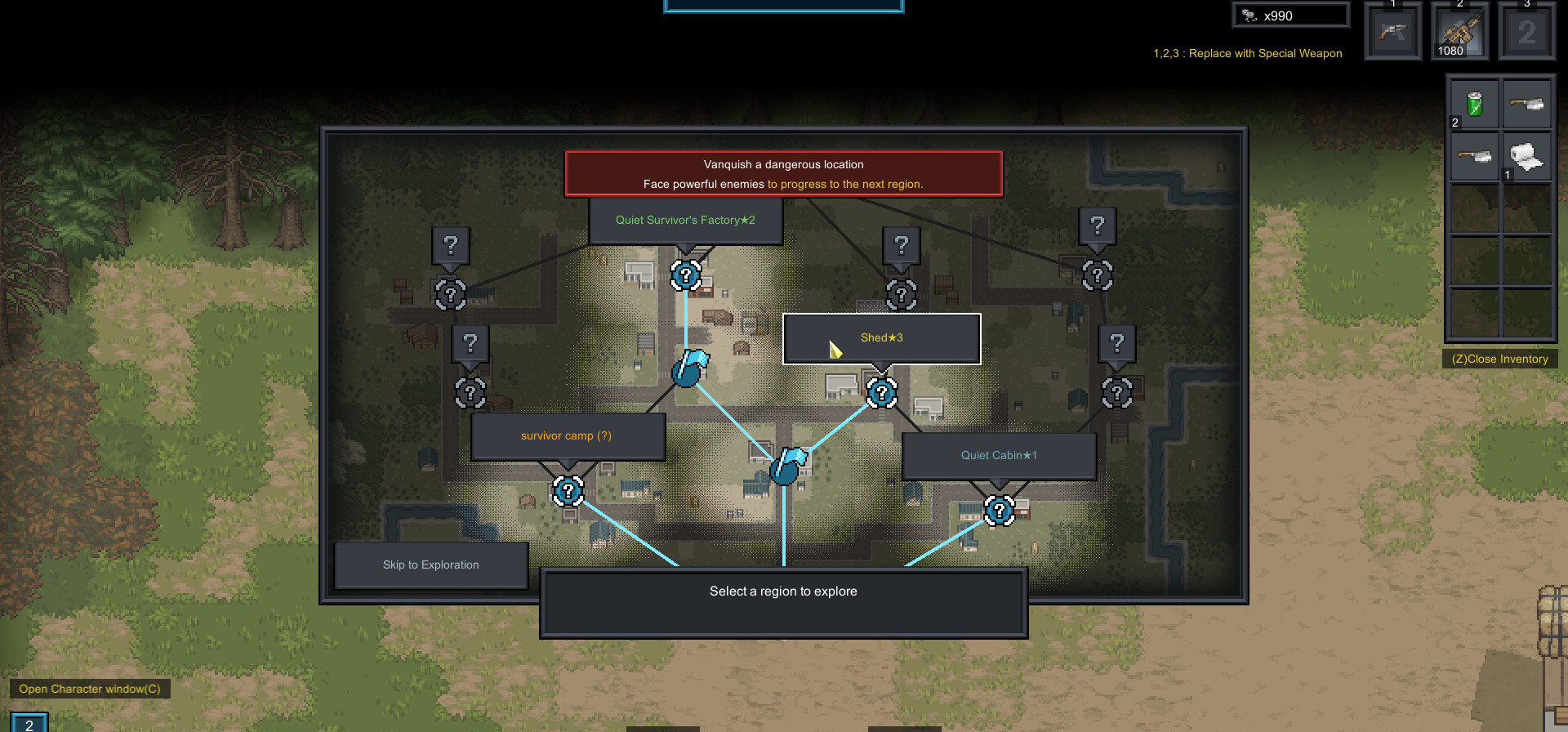
Task: Select the Vanquish a dangerous location banner
Action: (x=783, y=174)
